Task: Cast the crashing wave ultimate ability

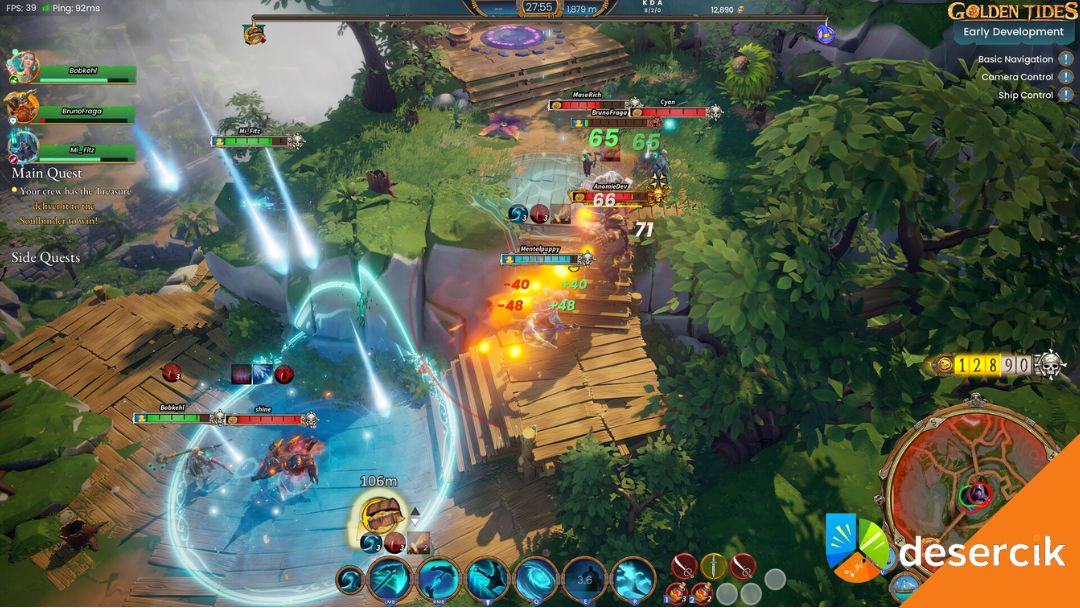Action: tap(633, 578)
